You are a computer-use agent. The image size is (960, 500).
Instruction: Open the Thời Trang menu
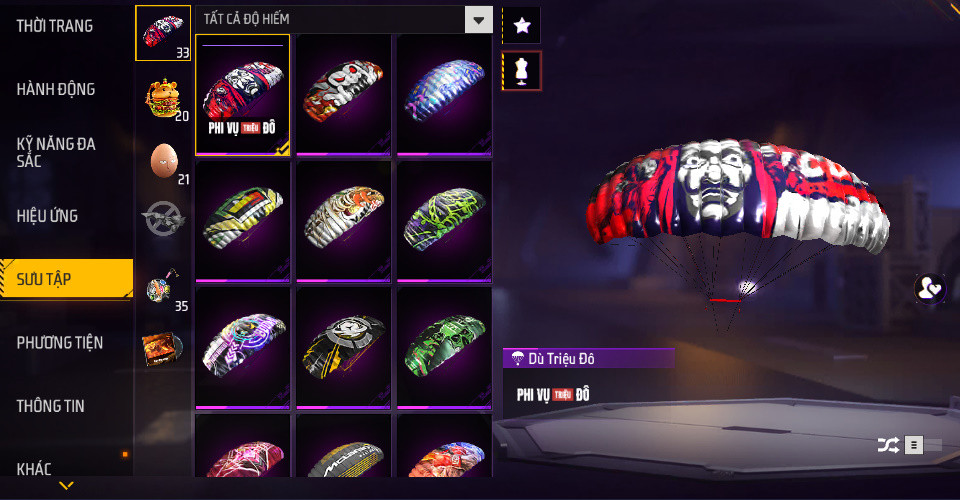(55, 26)
